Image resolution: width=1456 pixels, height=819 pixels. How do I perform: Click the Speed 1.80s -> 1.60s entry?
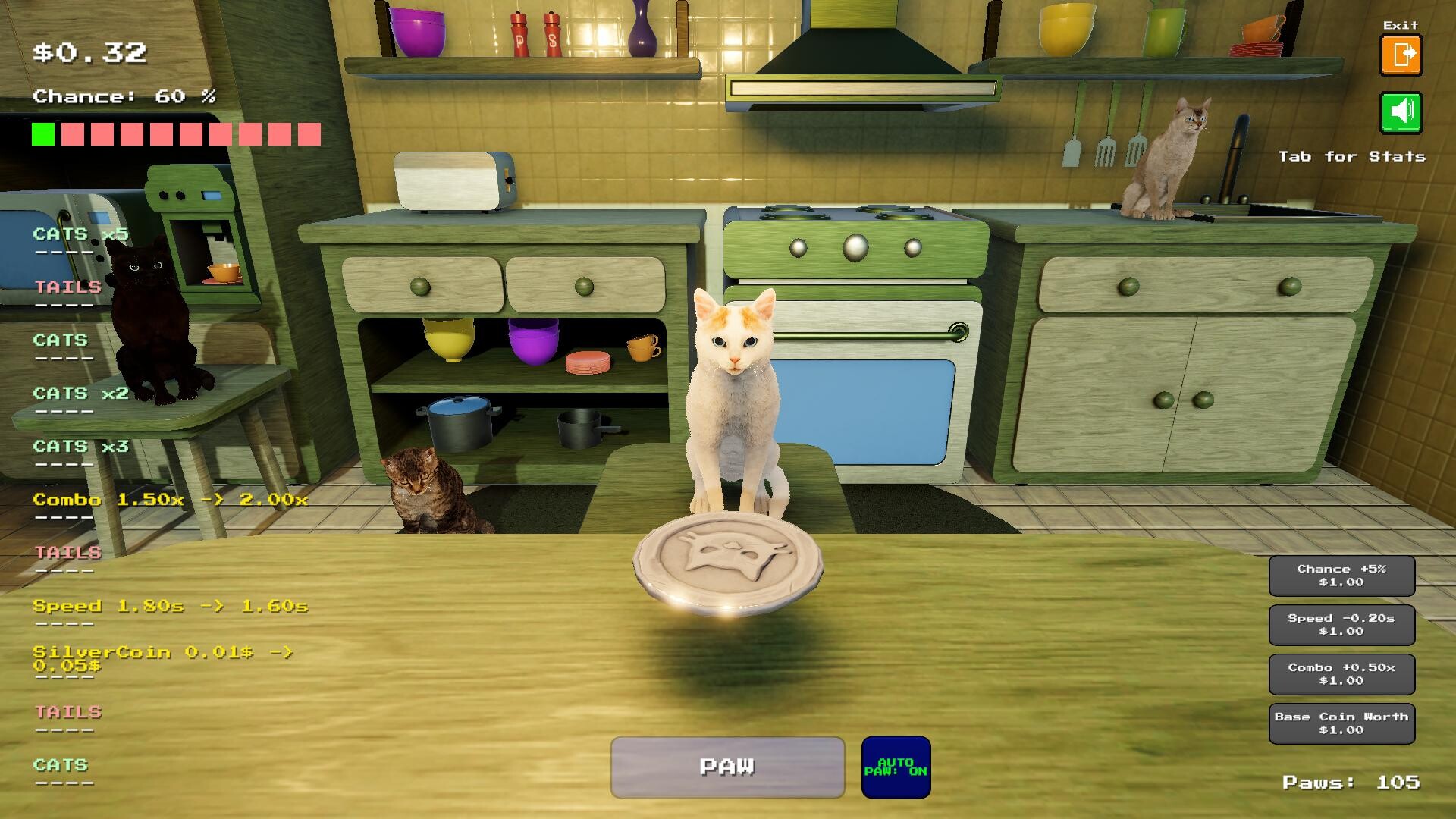(168, 606)
